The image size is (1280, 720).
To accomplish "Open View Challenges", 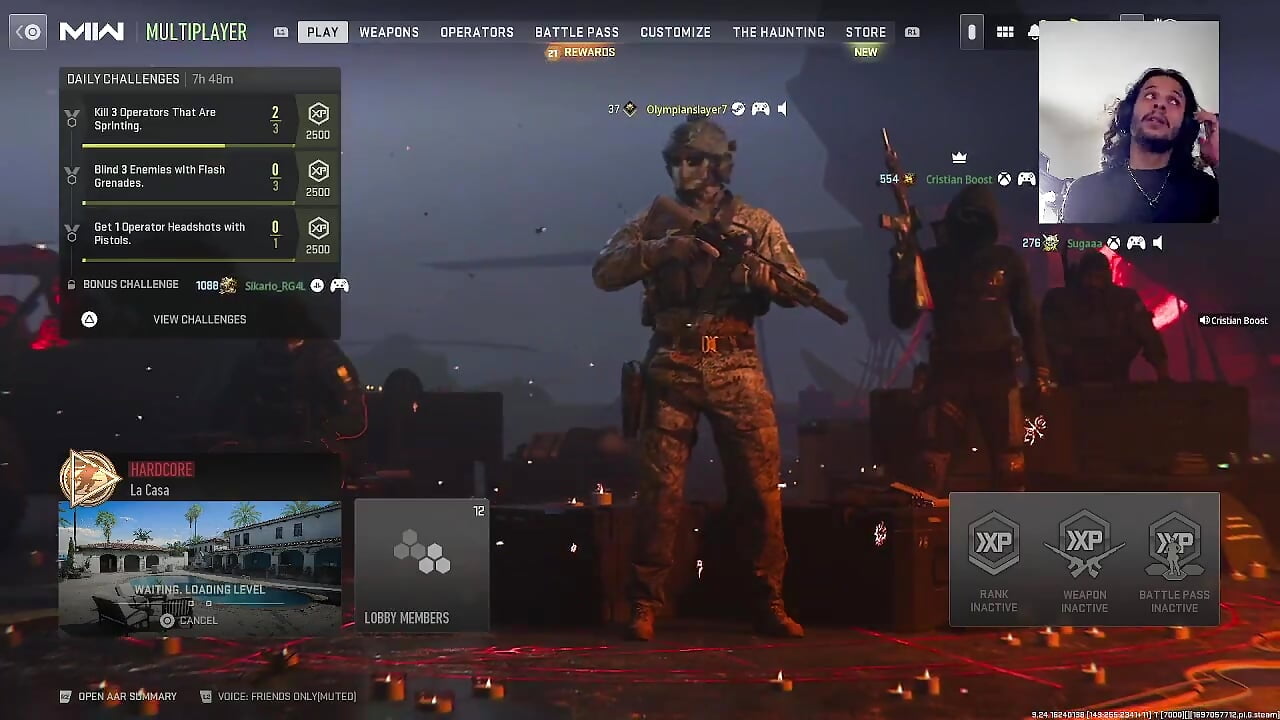I will [199, 319].
